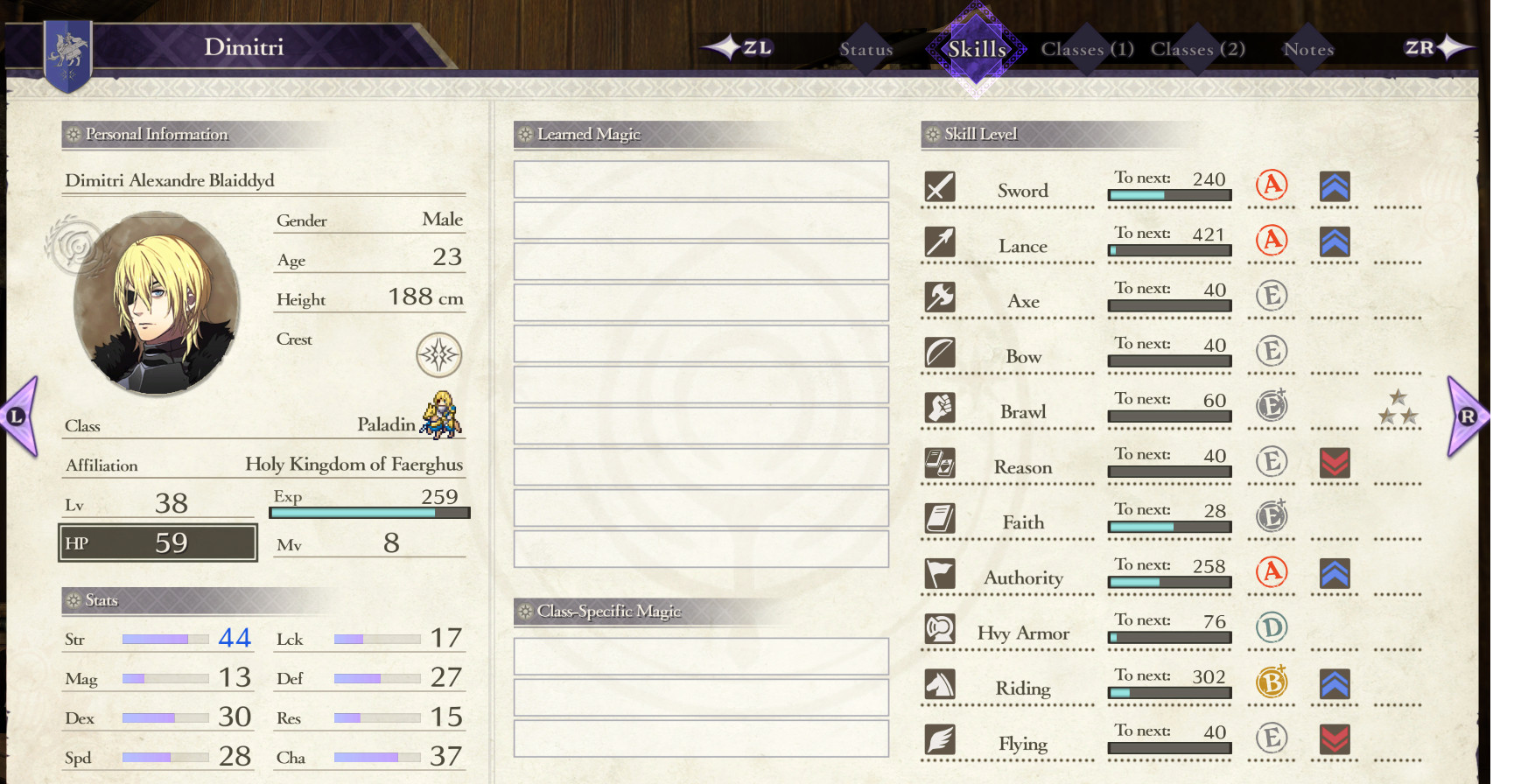Click the Faith rank badge
Viewport: 1528px width, 784px height.
click(1272, 516)
